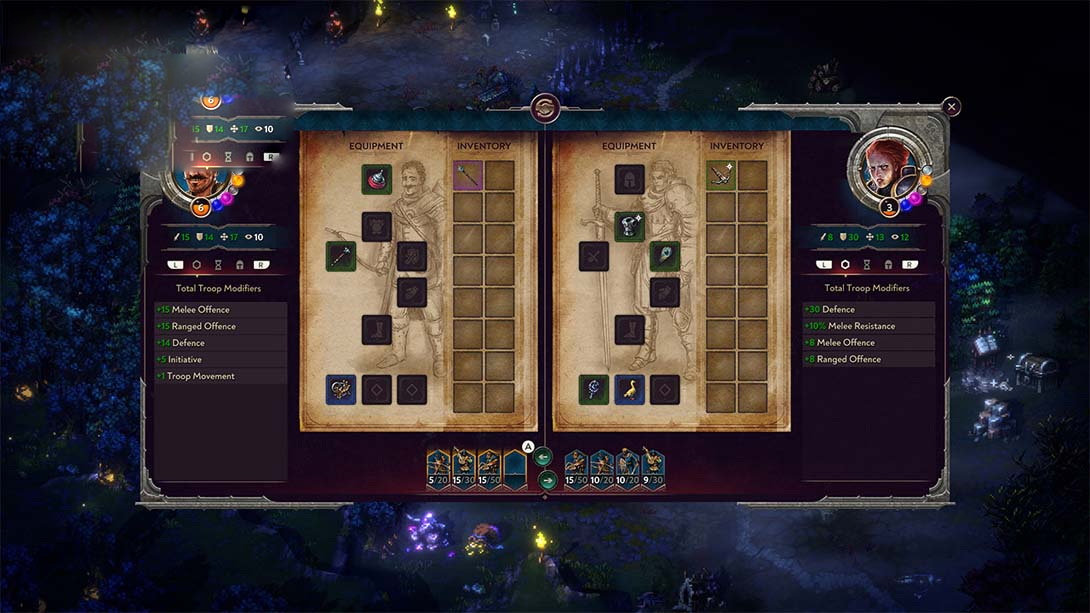
Task: Select the right troop stack showing 15/50
Action: (x=576, y=468)
